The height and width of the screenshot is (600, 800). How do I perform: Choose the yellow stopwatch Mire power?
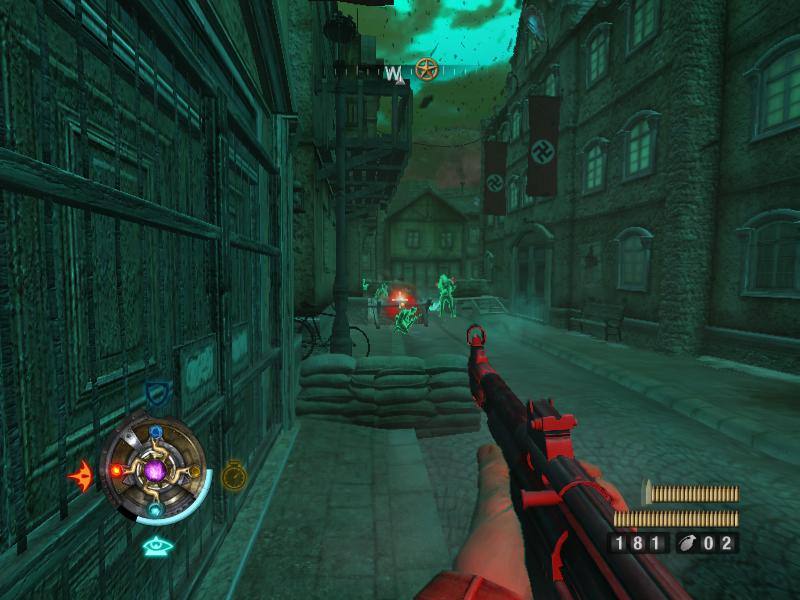234,473
